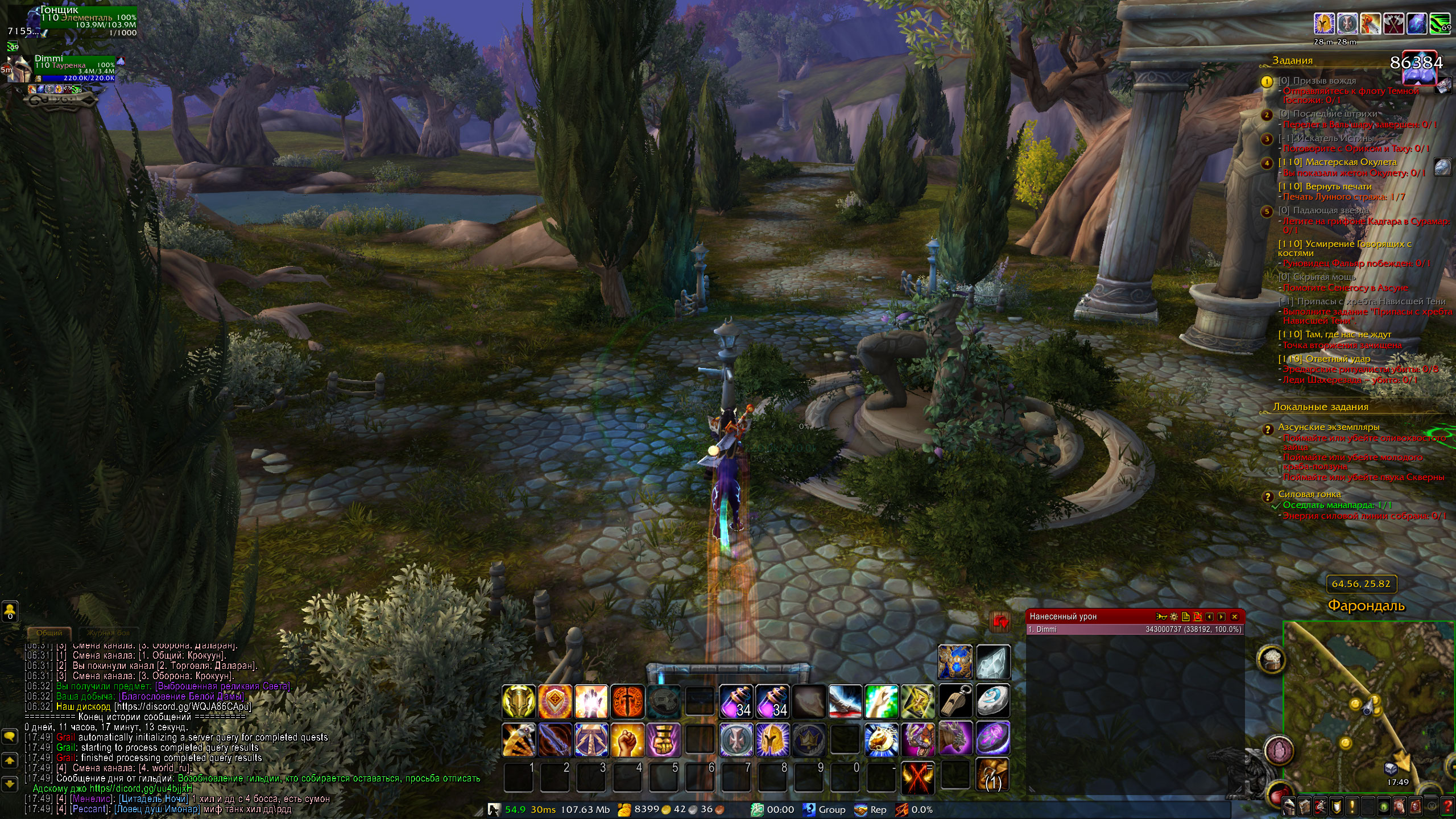Open the friends list button above chat
Viewport: 1456px width, 819px height.
(10, 612)
